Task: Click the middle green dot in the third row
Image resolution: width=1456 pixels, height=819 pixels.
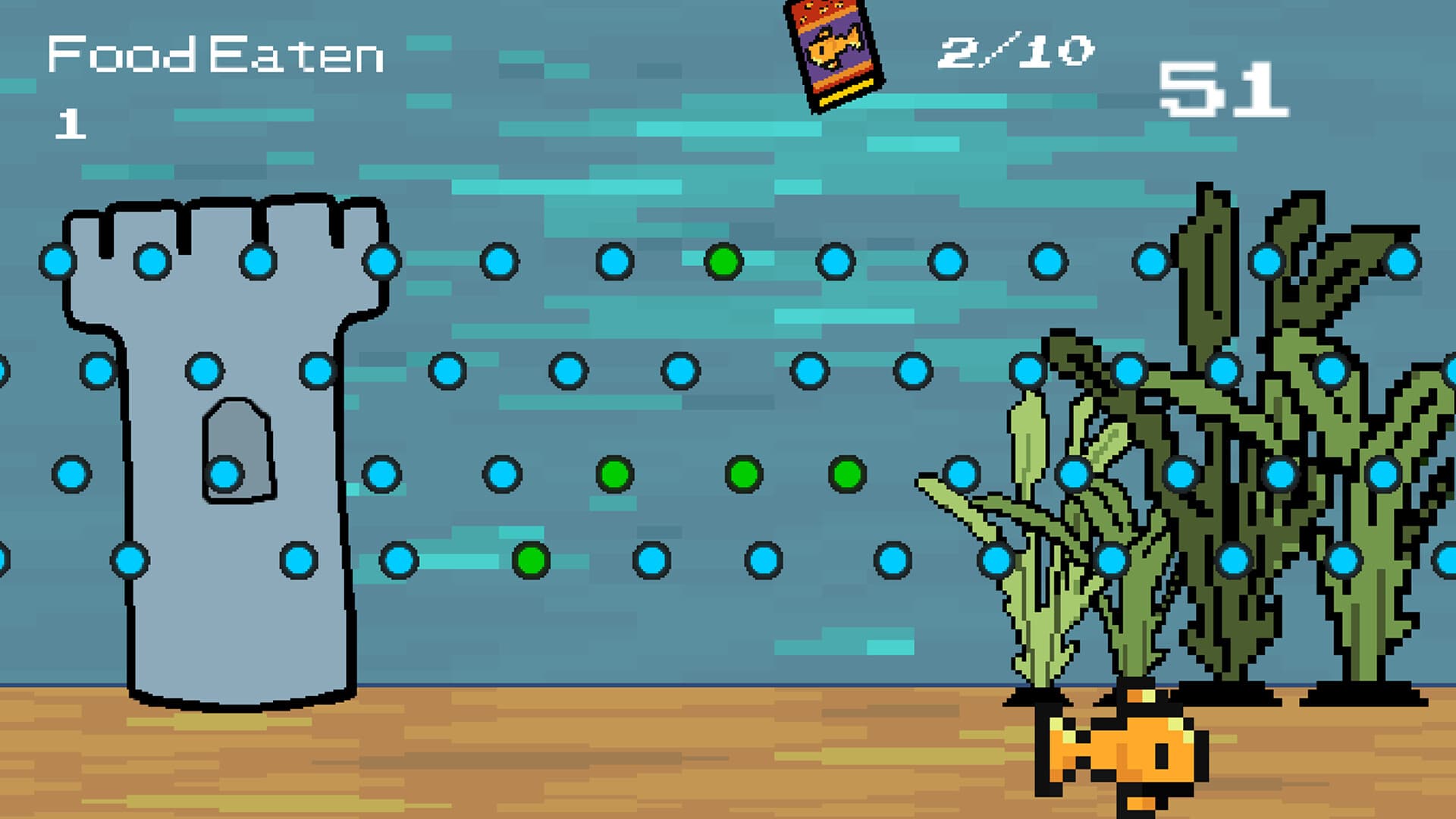Action: tap(743, 475)
